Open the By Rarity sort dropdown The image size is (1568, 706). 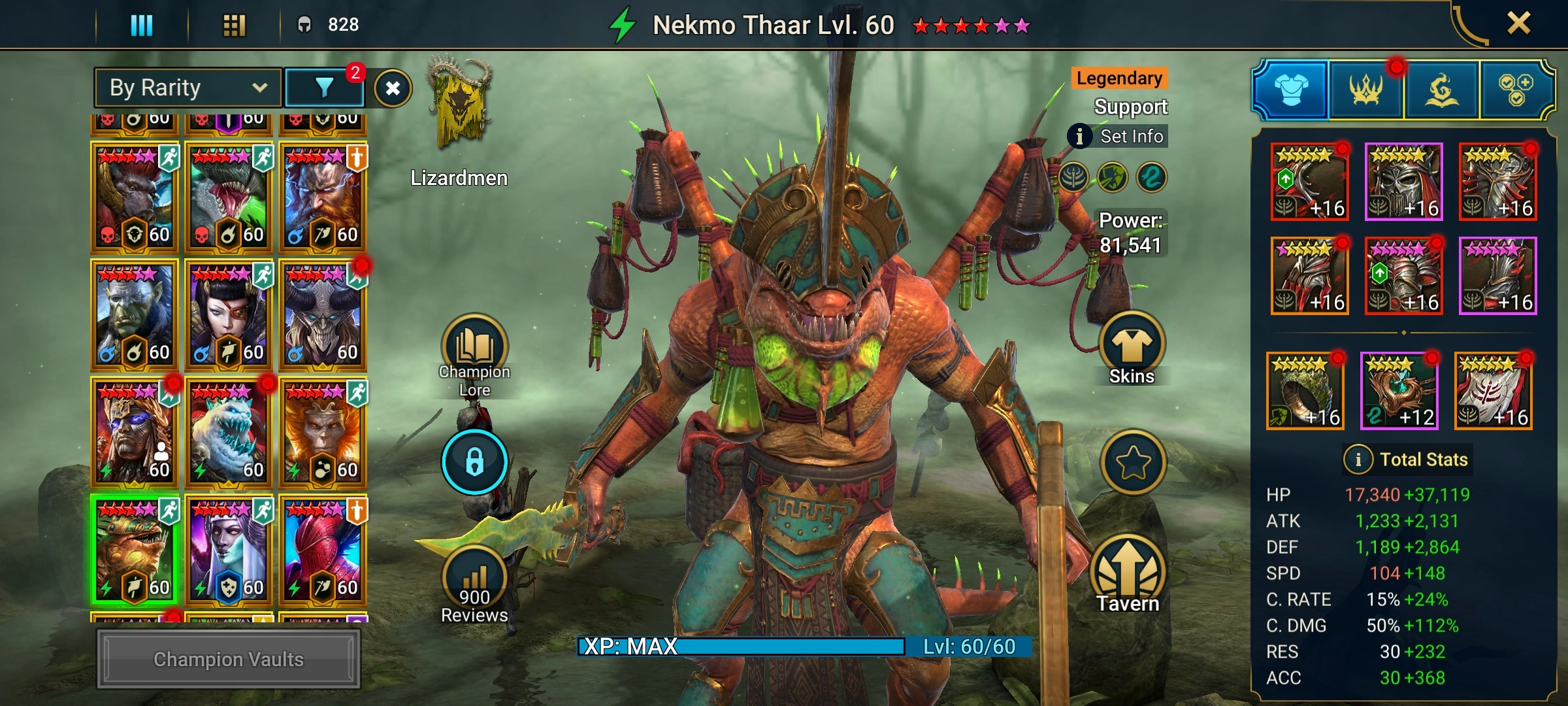pos(188,88)
